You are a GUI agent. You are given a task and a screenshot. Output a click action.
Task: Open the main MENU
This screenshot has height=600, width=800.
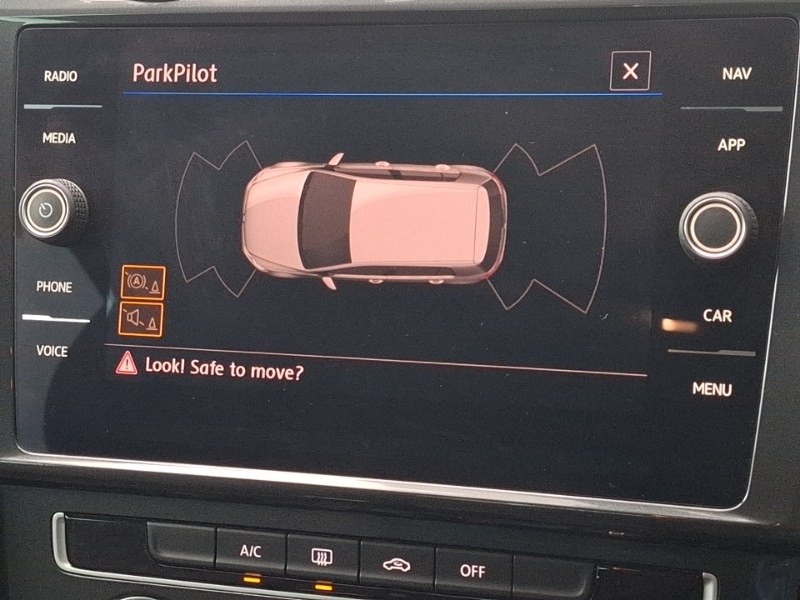click(x=712, y=389)
